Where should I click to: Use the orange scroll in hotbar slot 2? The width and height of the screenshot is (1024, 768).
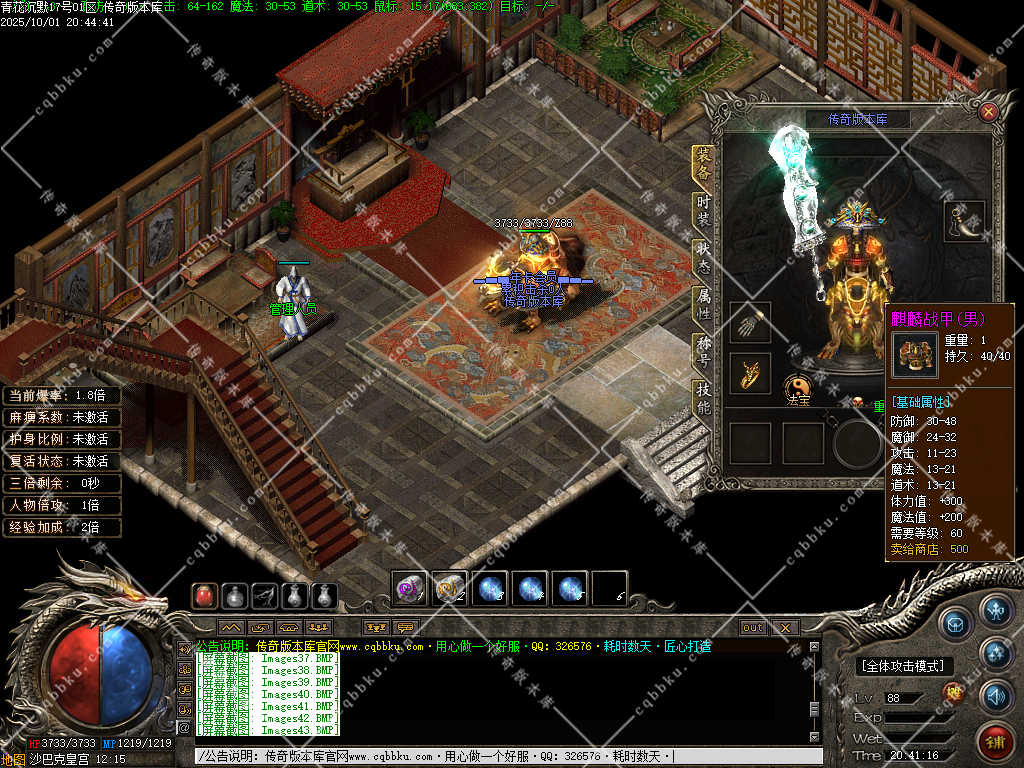[x=449, y=588]
